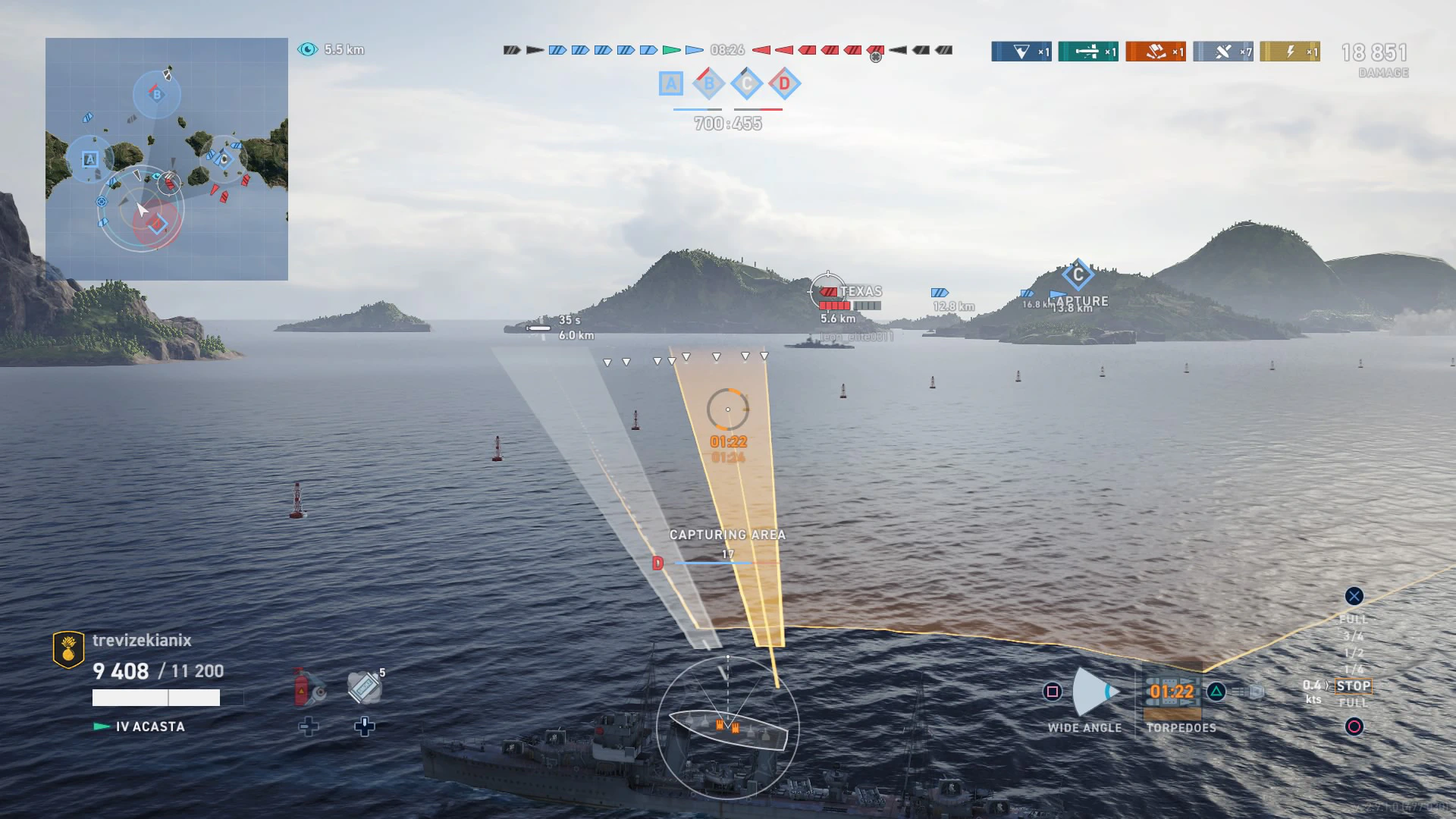The height and width of the screenshot is (819, 1456).
Task: Select capture point A icon in score bar
Action: 671,83
